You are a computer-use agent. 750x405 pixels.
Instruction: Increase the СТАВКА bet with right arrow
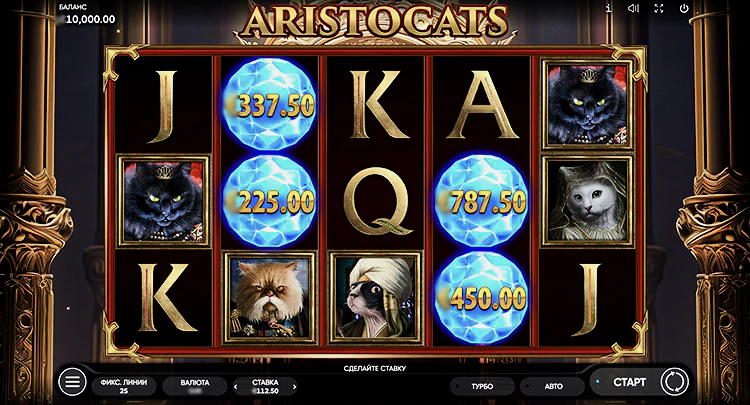tap(295, 386)
